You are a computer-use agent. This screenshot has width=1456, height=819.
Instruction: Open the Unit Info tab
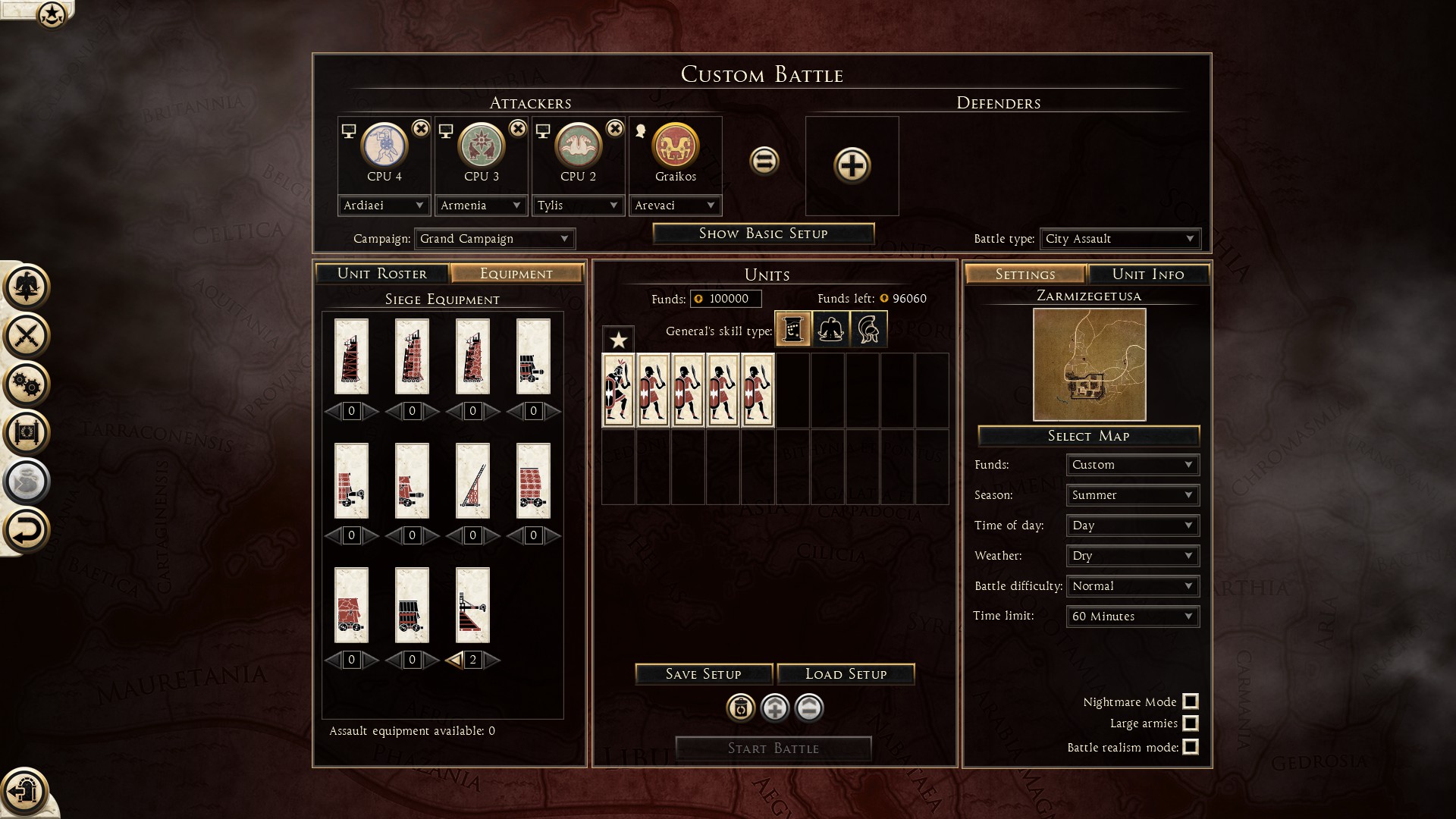click(x=1147, y=275)
